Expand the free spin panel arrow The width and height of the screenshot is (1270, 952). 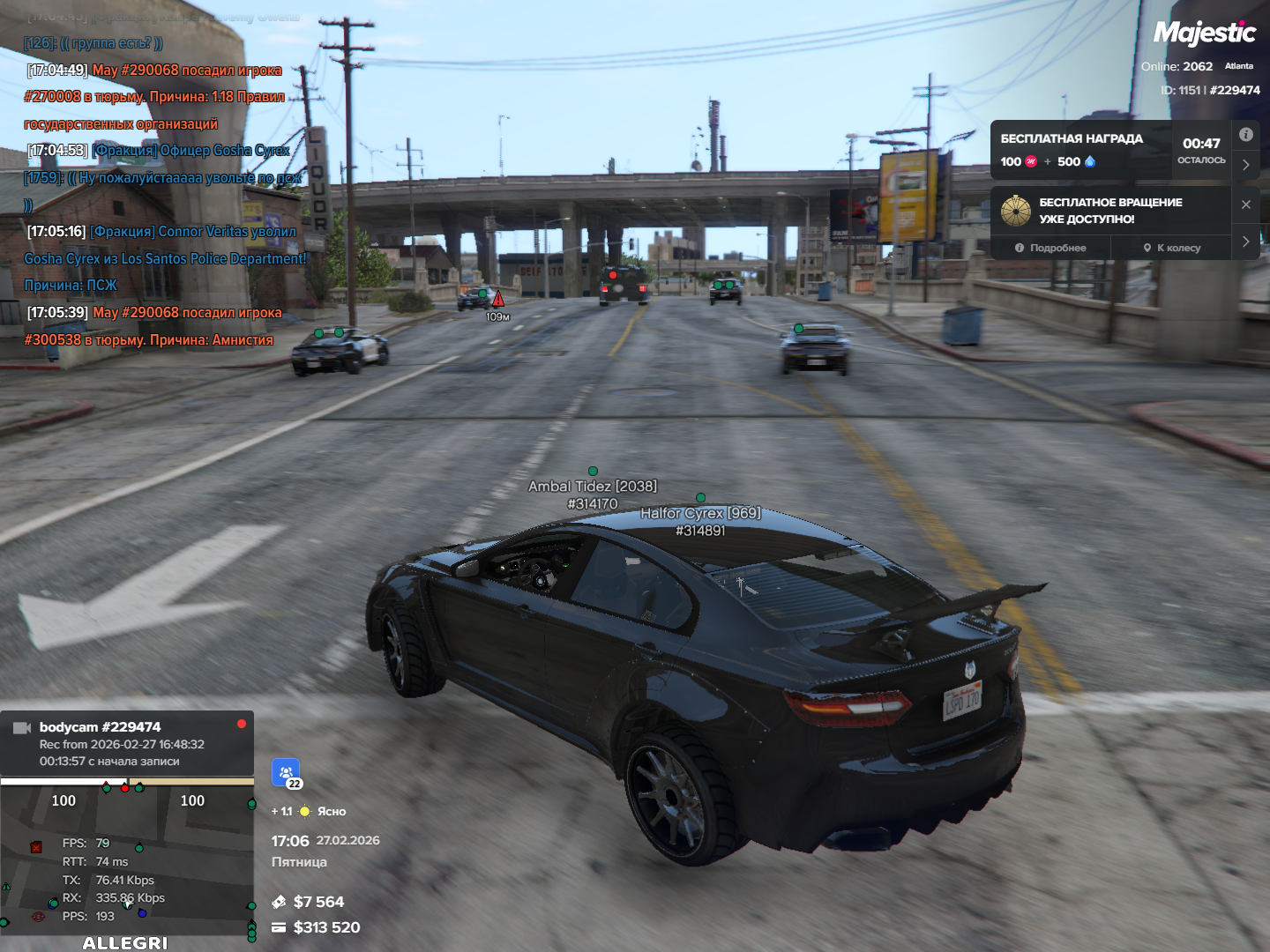point(1245,242)
